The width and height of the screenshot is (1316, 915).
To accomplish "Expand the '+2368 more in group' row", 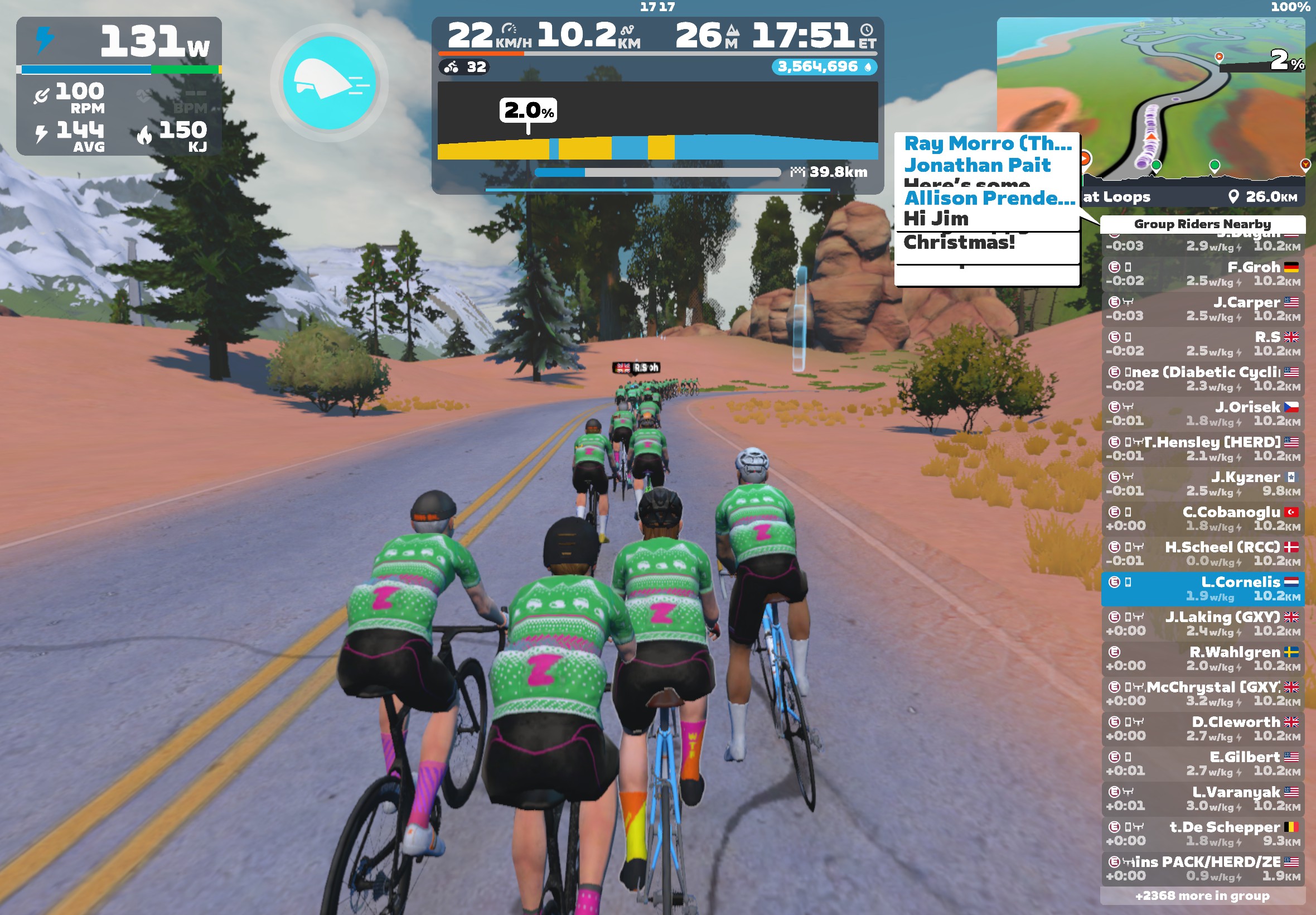I will (x=1202, y=895).
